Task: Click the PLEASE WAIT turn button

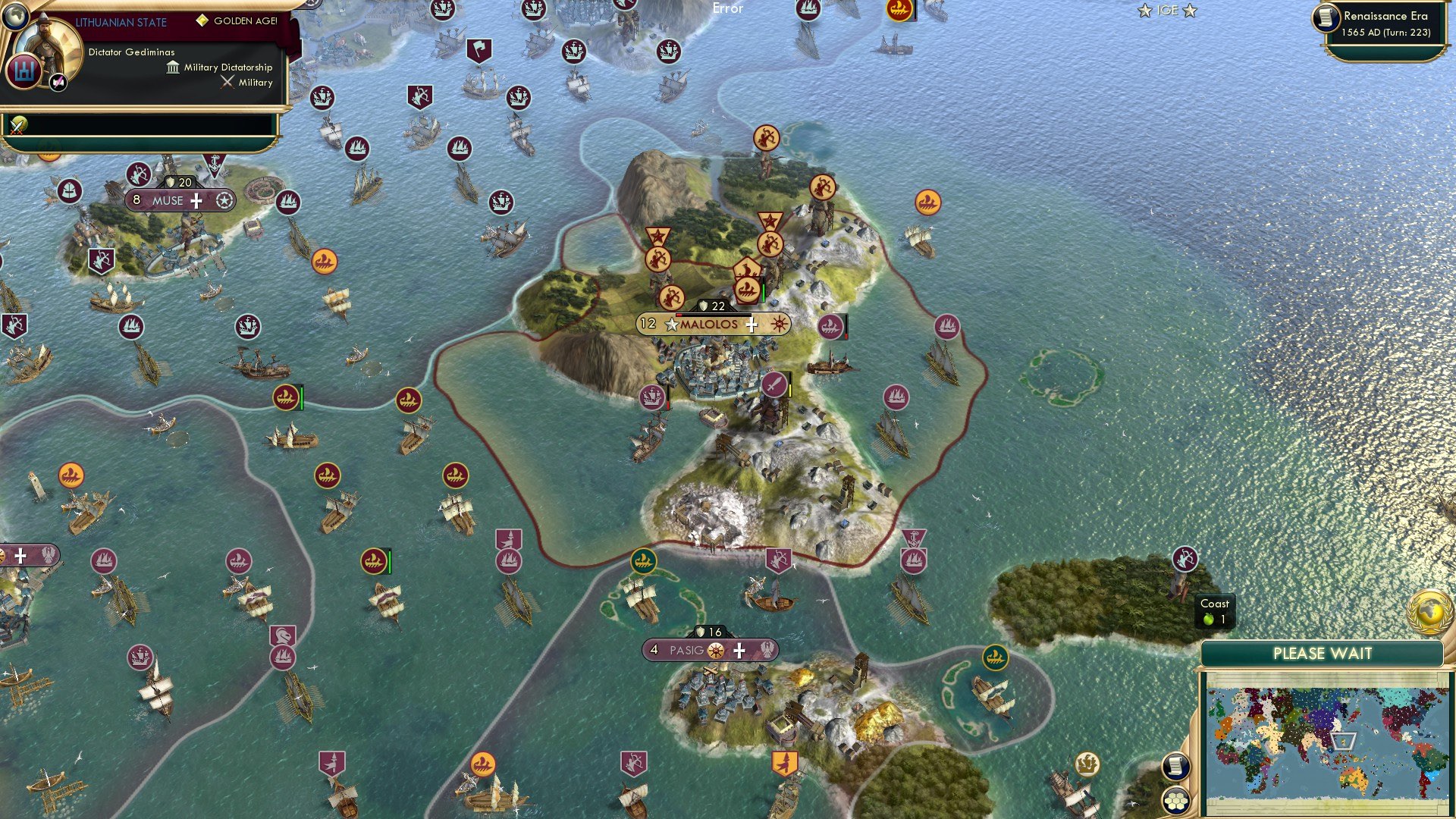Action: tap(1322, 654)
